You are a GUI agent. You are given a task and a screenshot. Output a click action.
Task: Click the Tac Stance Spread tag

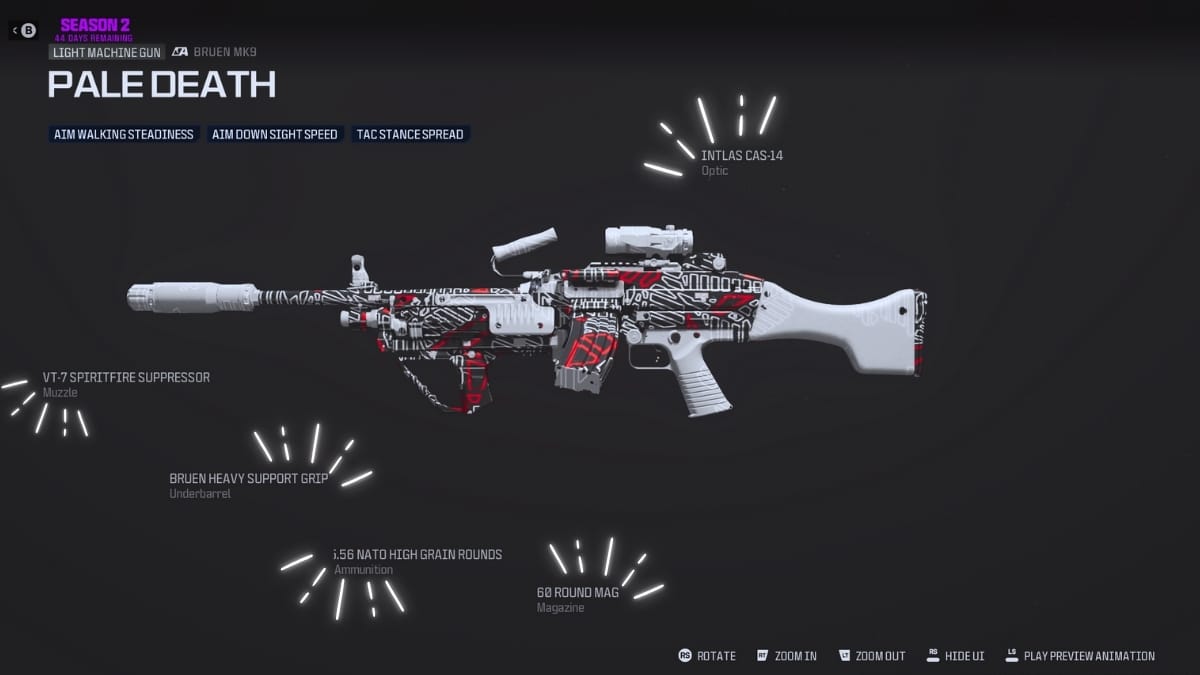click(410, 134)
